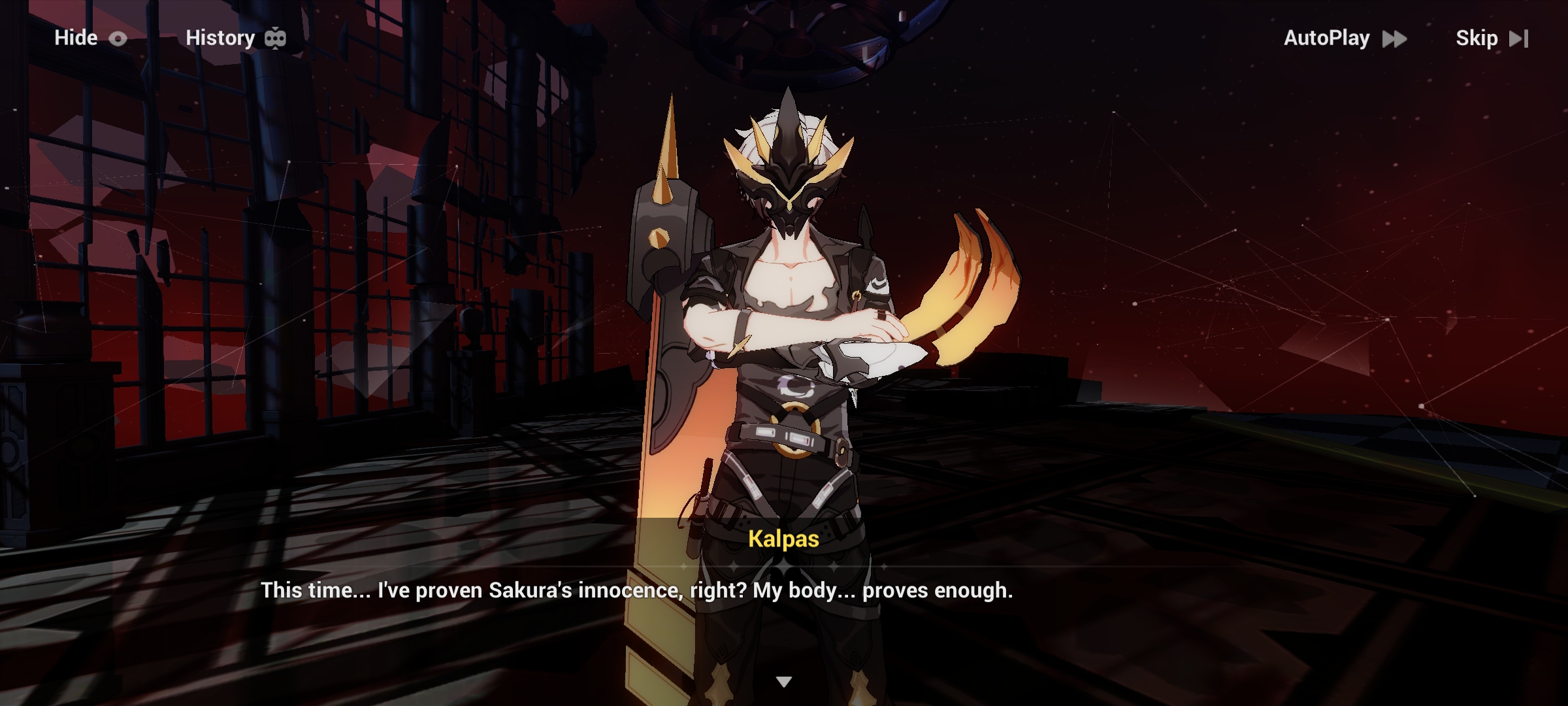1568x706 pixels.
Task: Activate fast-forward playback with the AutoPlay icon
Action: [x=1394, y=38]
